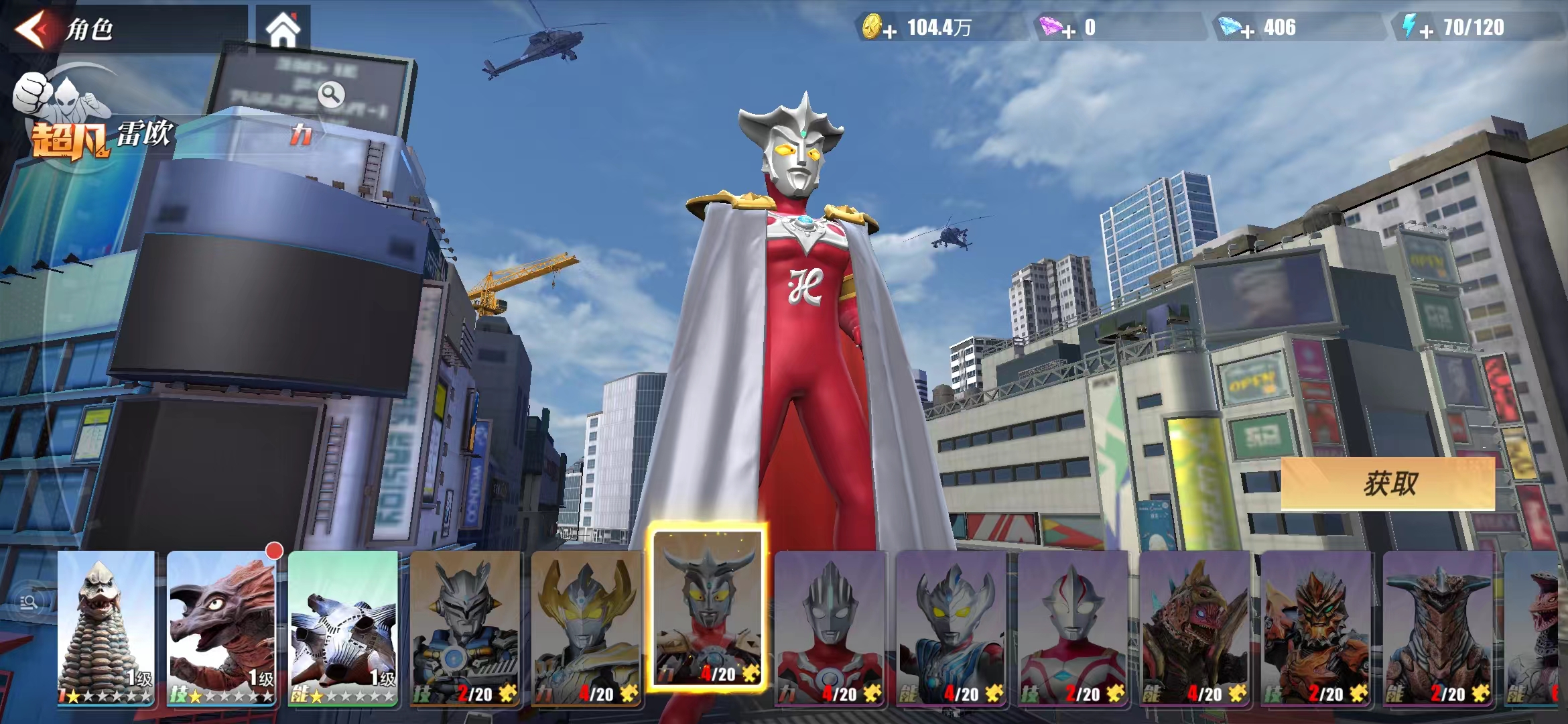The height and width of the screenshot is (724, 1568).
Task: Select the Ultraman Taiga card
Action: 952,627
